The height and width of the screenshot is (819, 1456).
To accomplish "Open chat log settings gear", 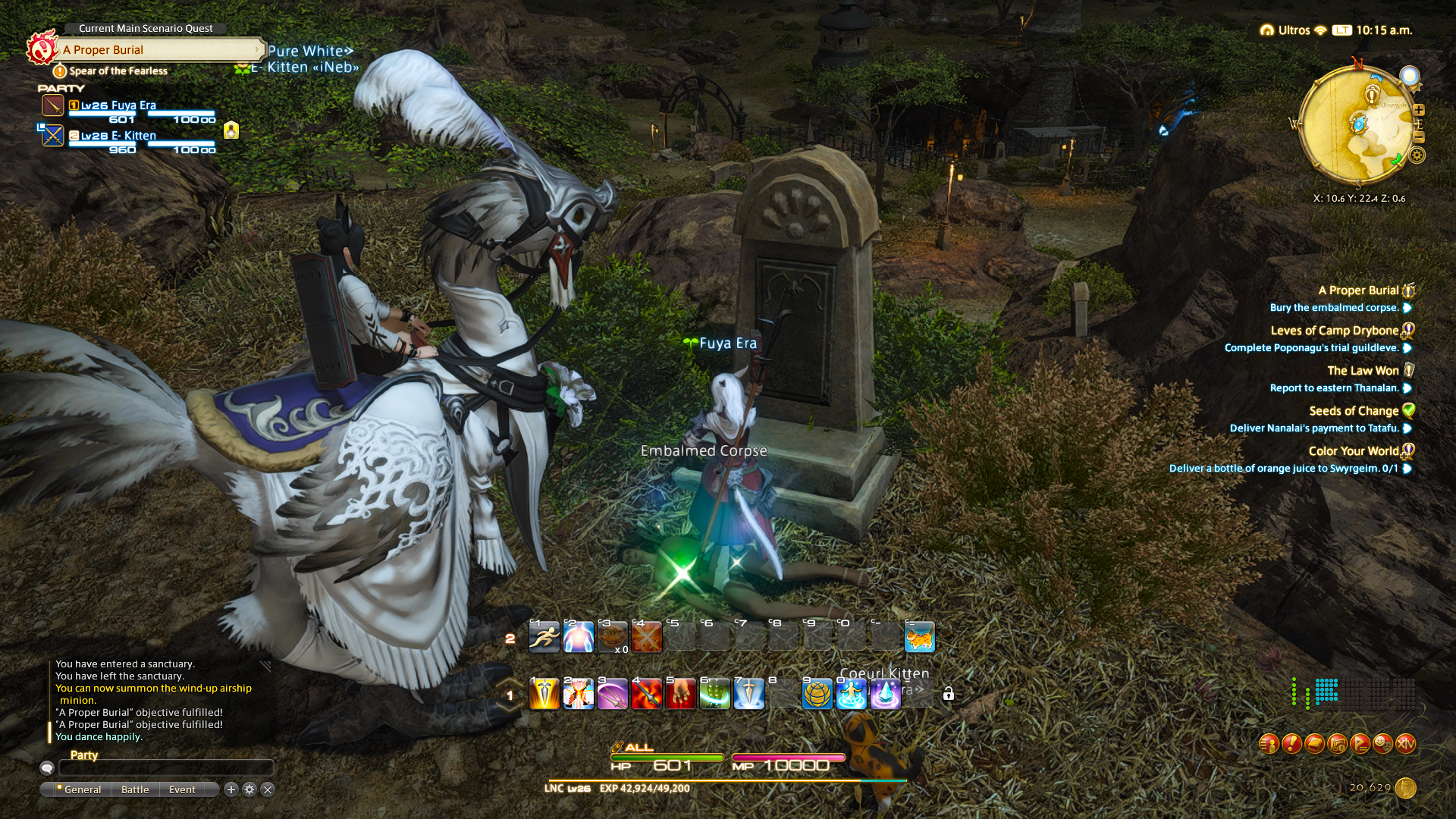I will 249,789.
